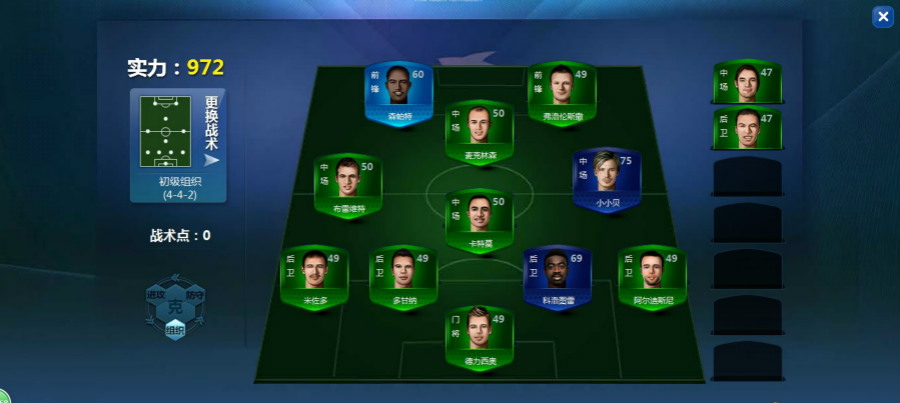This screenshot has height=403, width=900.
Task: Select forward 弗洛伦斯奥 rated 49
Action: click(562, 92)
